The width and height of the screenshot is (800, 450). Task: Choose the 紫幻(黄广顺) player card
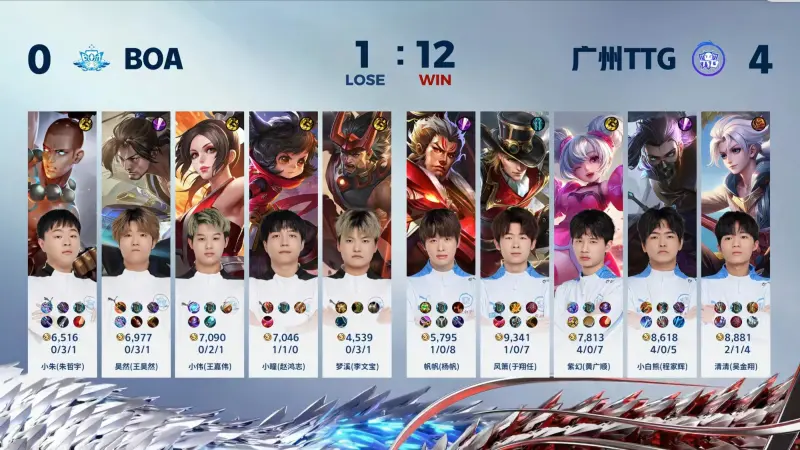coord(588,240)
